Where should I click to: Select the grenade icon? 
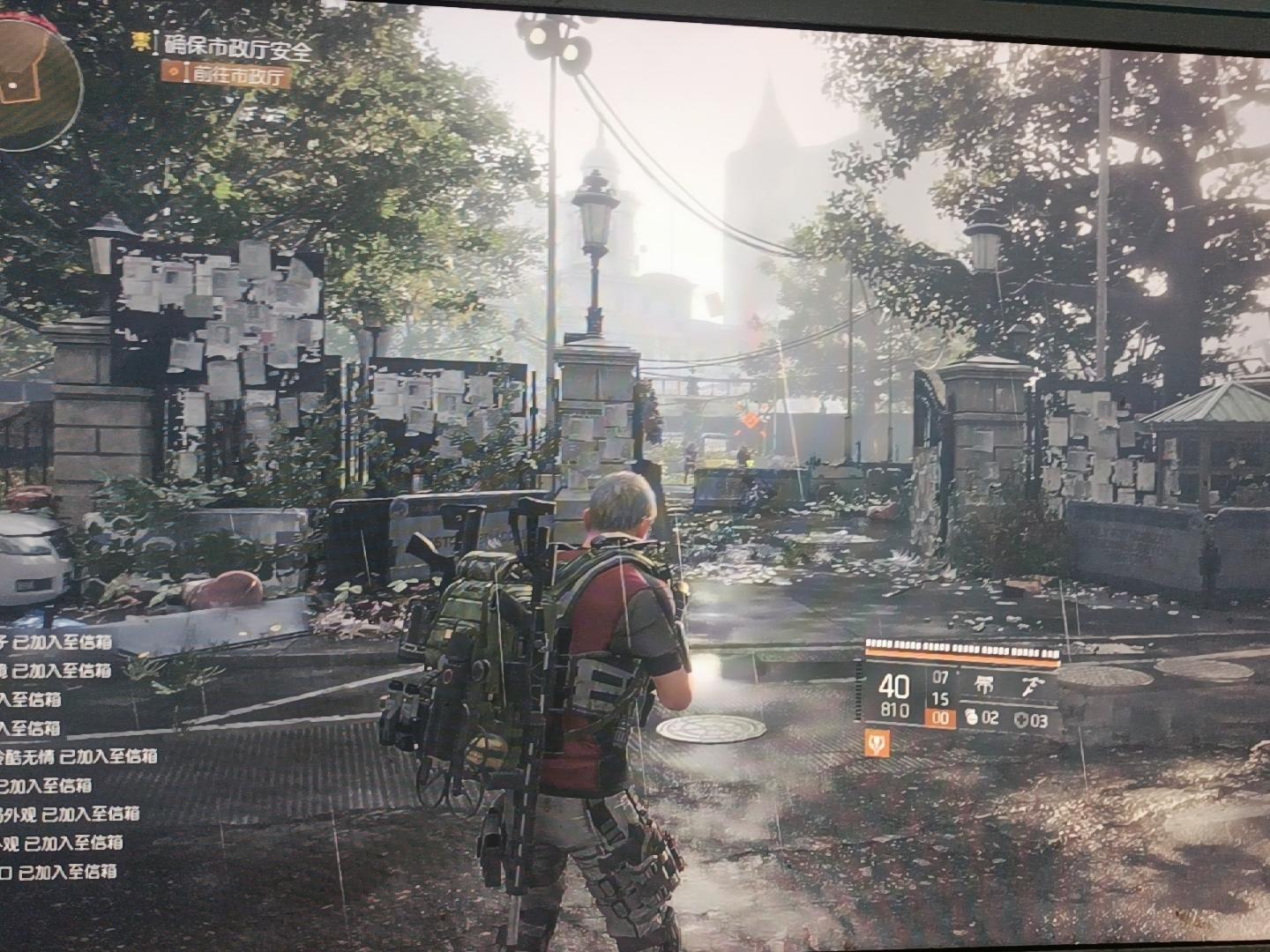(x=969, y=718)
